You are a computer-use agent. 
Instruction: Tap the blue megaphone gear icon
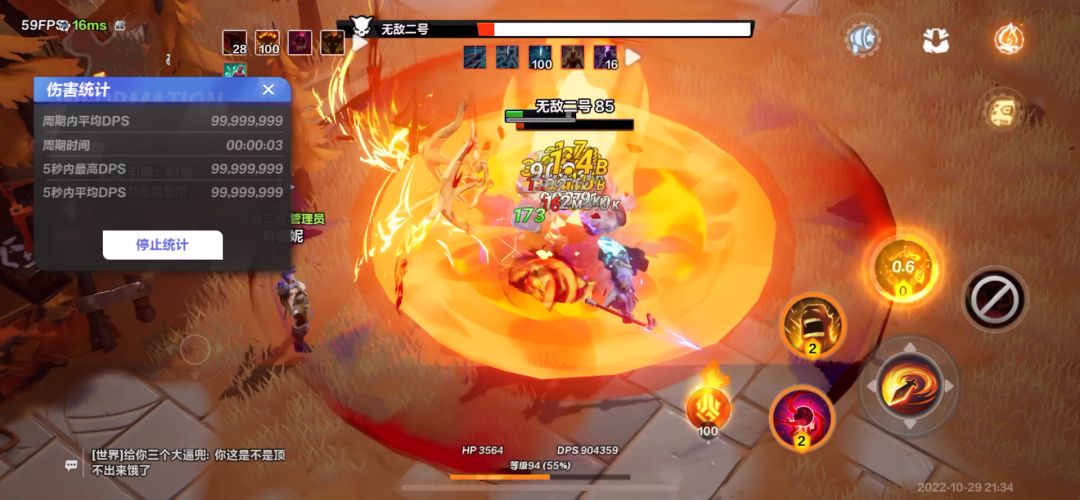[861, 39]
